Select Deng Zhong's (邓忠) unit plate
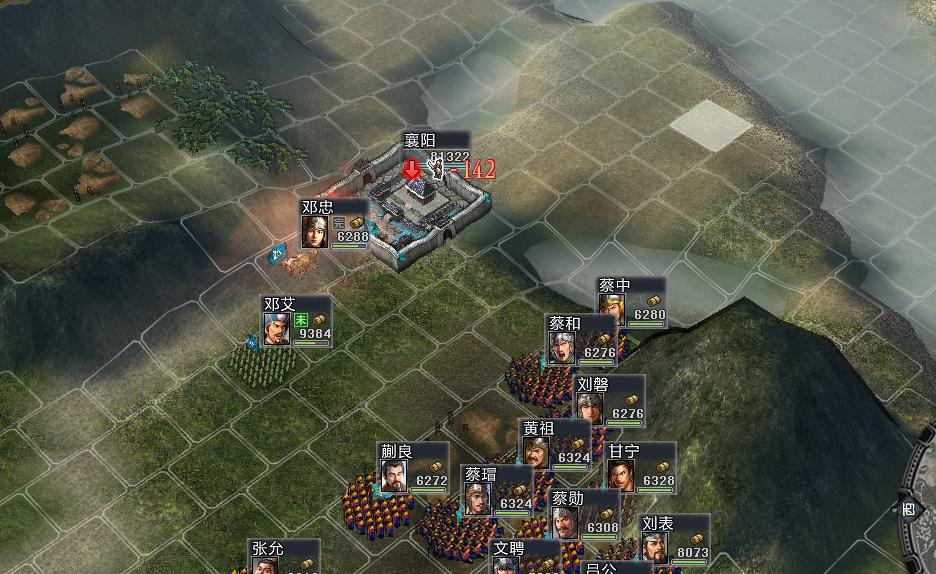The height and width of the screenshot is (574, 936). pyautogui.click(x=335, y=224)
